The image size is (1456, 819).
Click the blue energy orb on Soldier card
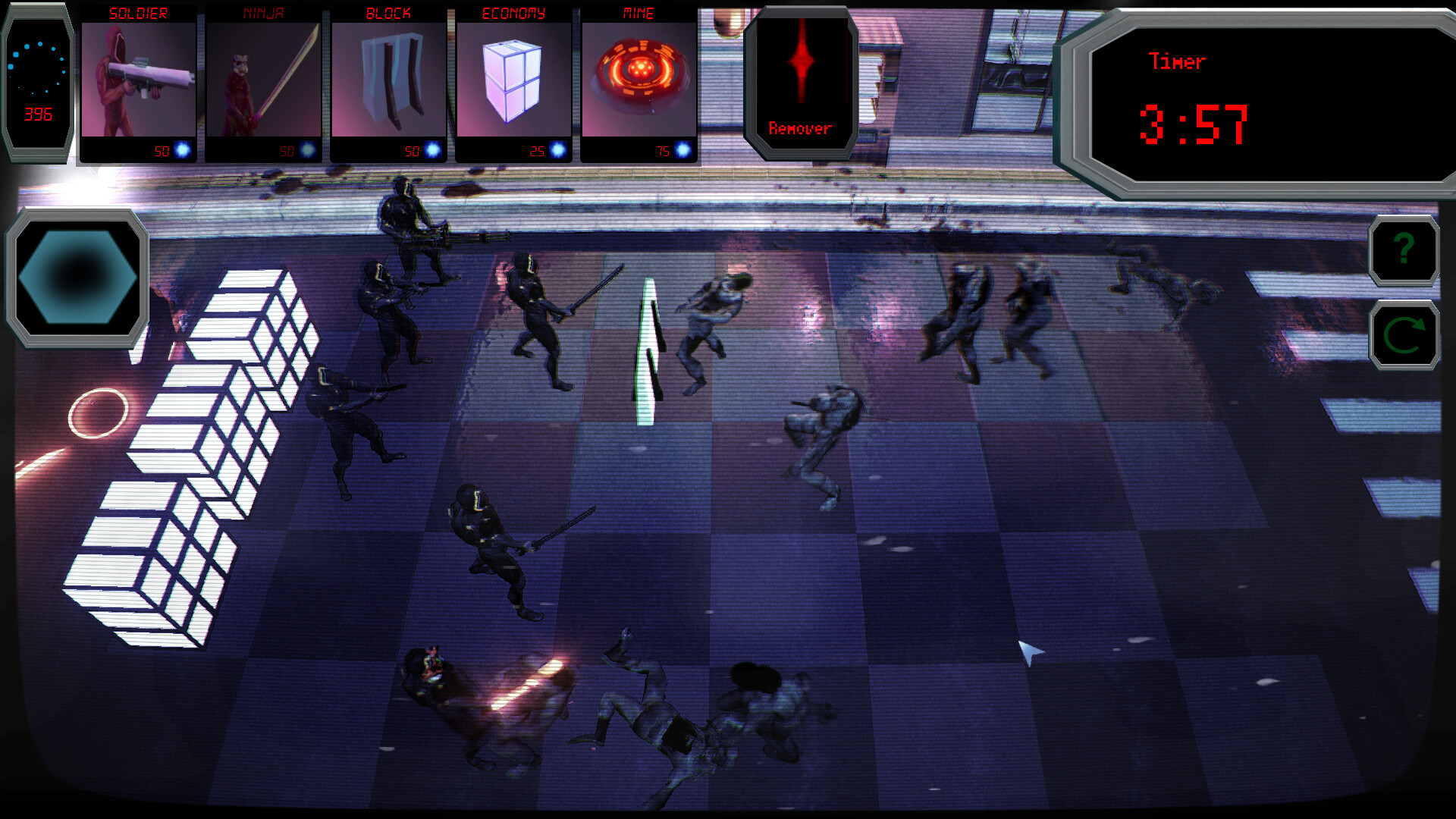click(x=181, y=150)
